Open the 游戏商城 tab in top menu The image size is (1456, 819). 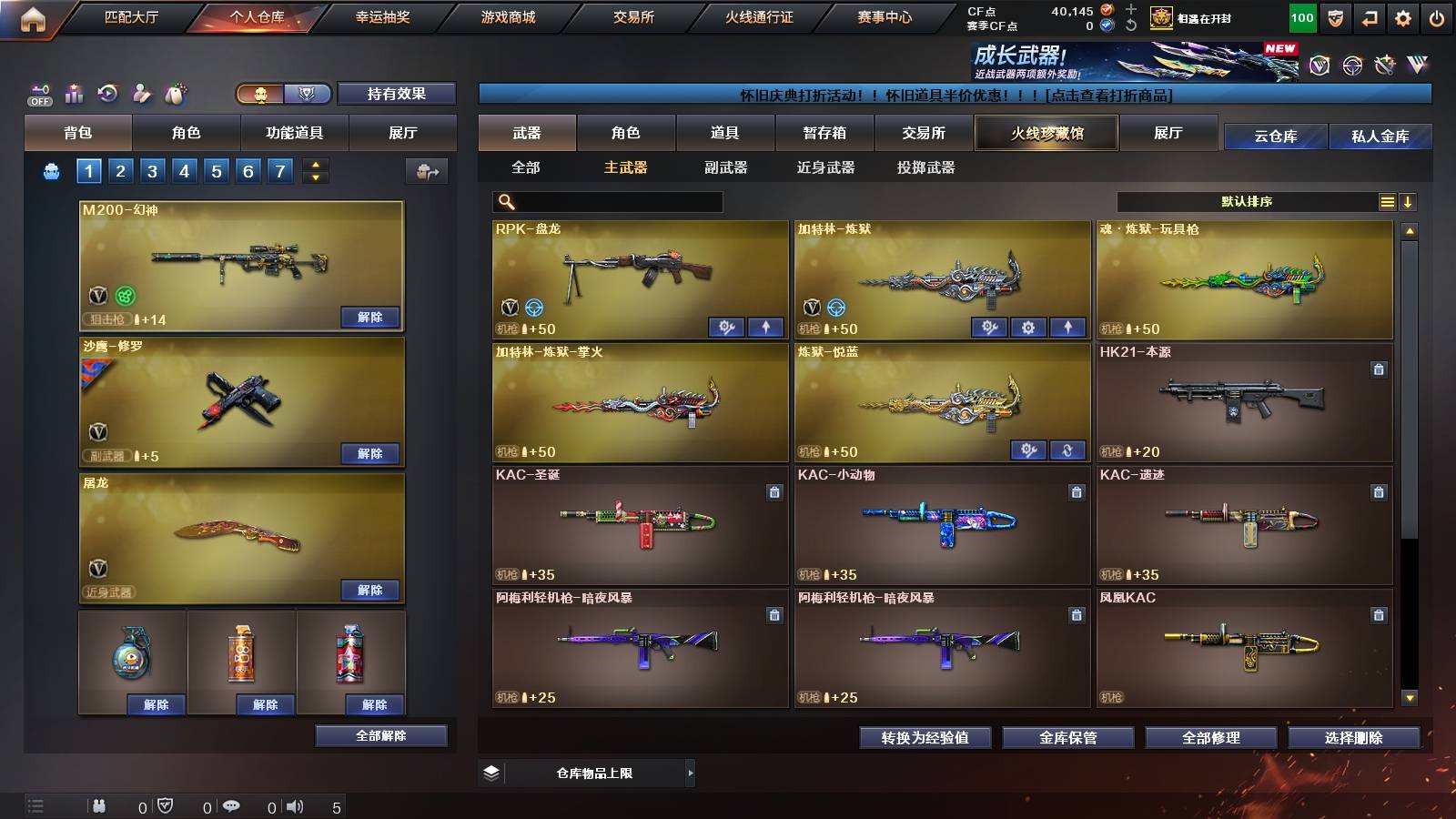[x=507, y=16]
